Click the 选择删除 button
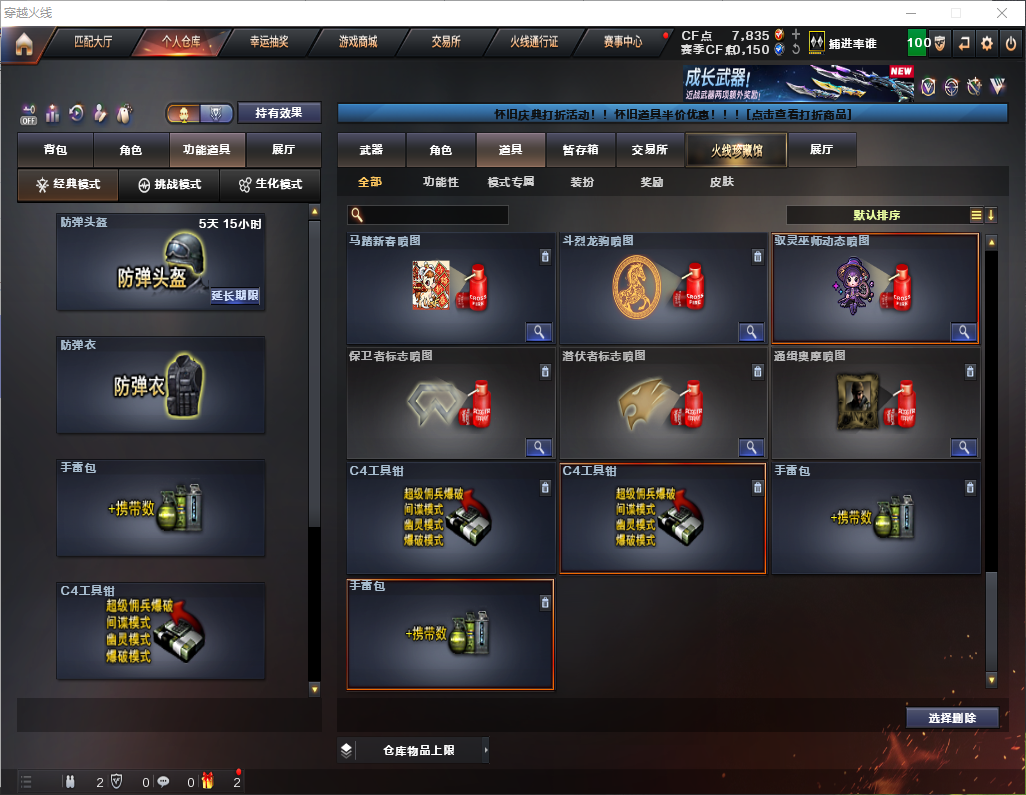This screenshot has height=795, width=1026. click(951, 718)
